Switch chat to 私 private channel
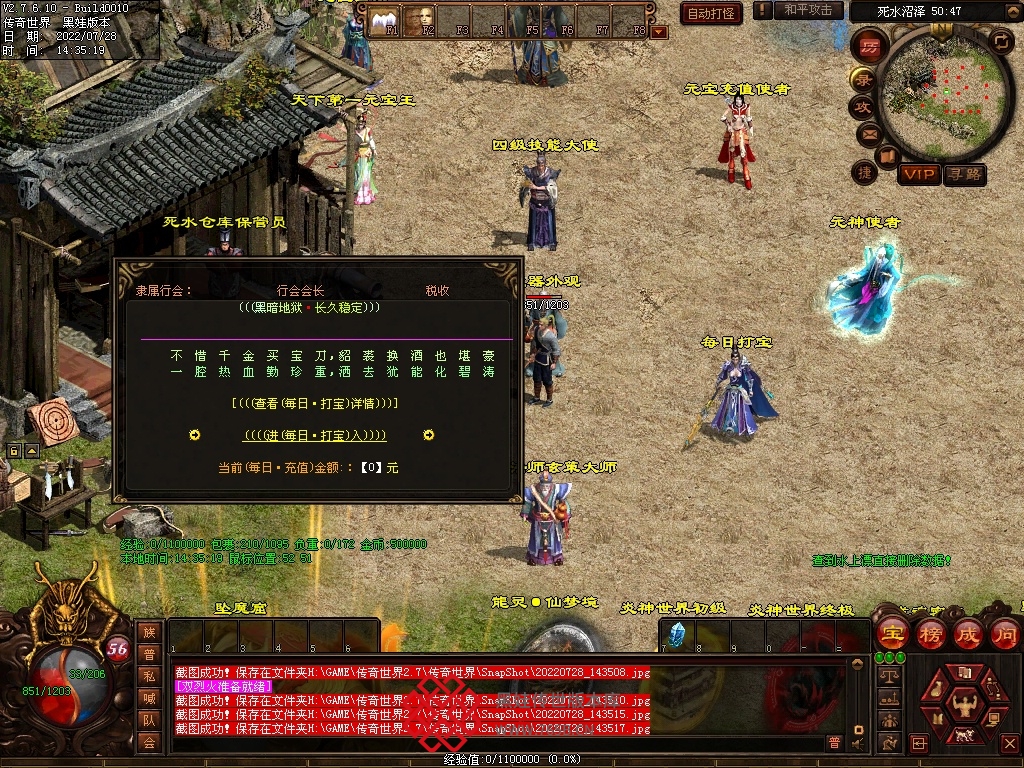 coord(149,676)
